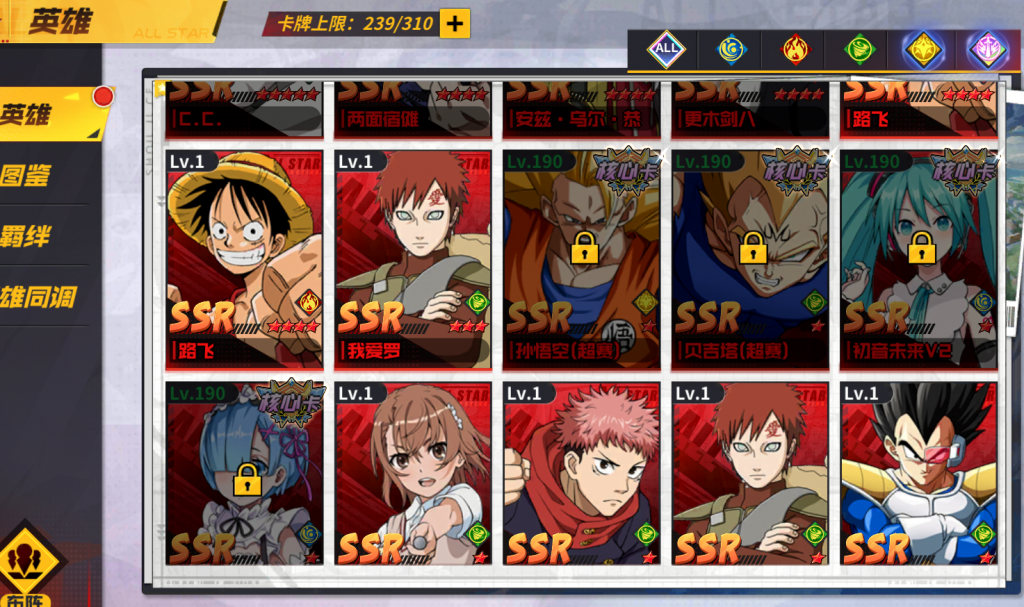1024x607 pixels.
Task: Click the plus button beside 卡牌上限
Action: [454, 24]
